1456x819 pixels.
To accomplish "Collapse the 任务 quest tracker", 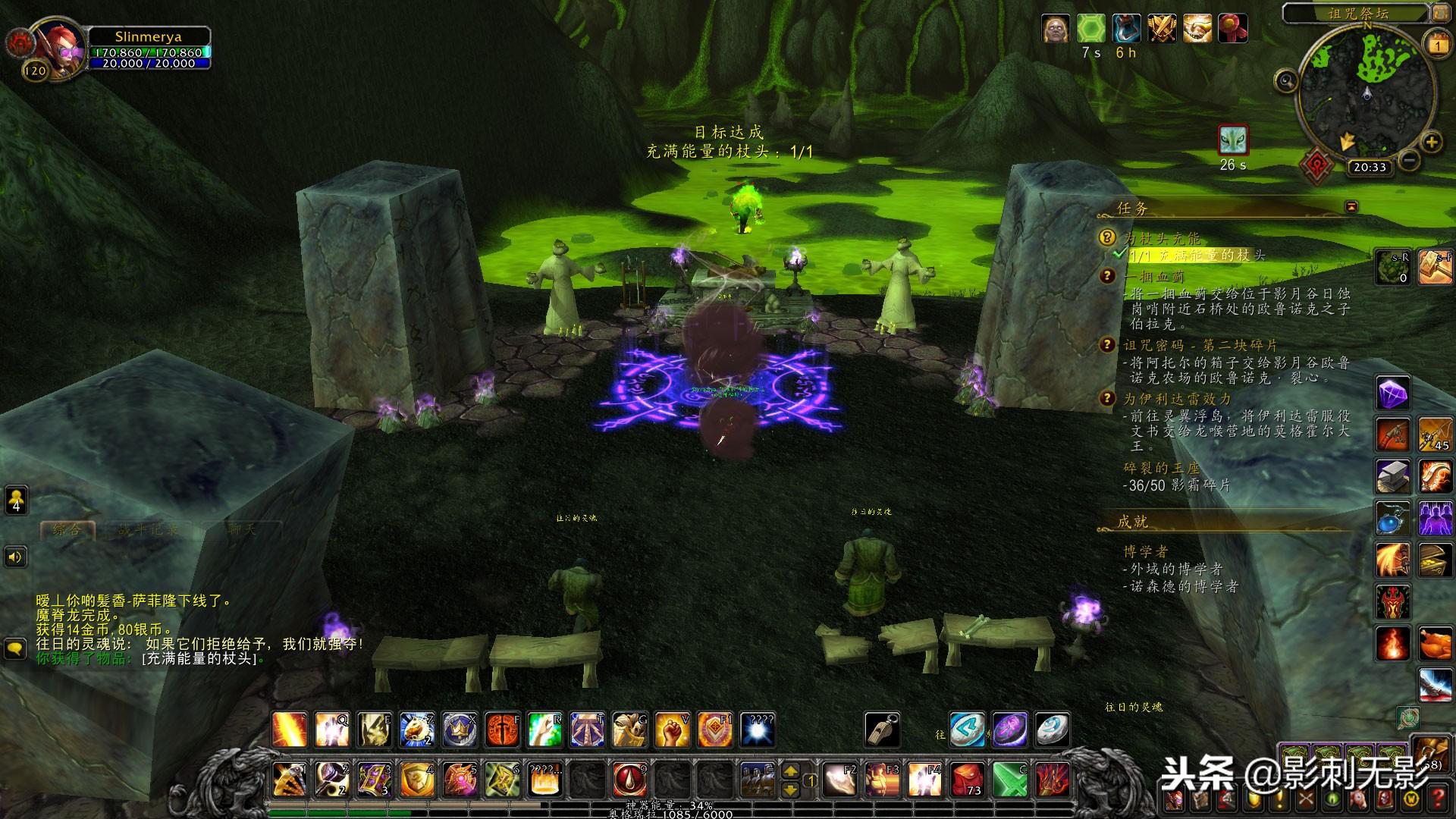I will (1351, 206).
